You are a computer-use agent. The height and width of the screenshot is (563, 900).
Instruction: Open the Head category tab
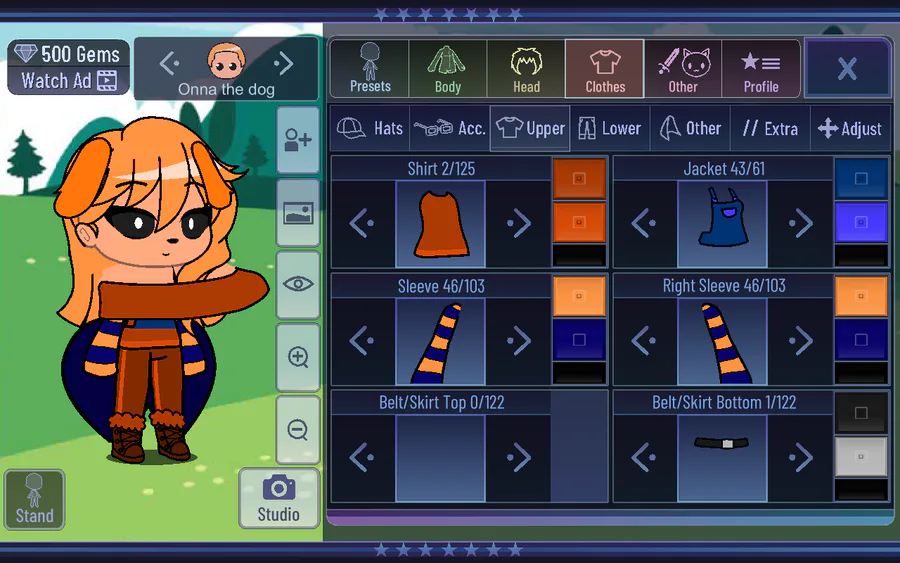pos(526,68)
